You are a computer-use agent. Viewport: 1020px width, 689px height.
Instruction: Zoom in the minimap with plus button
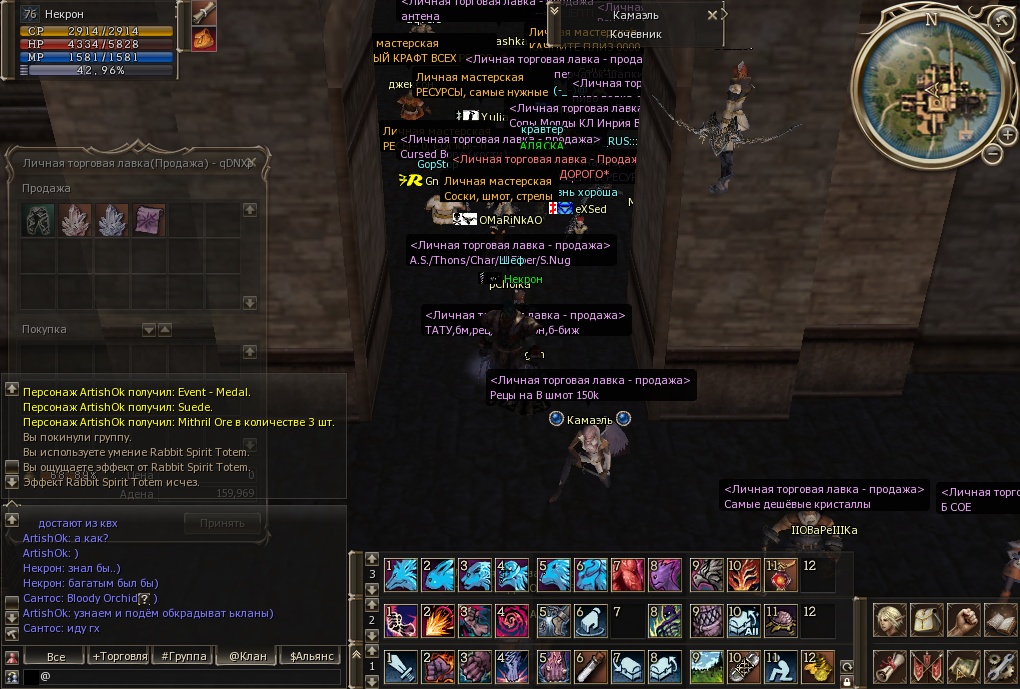pyautogui.click(x=1007, y=135)
